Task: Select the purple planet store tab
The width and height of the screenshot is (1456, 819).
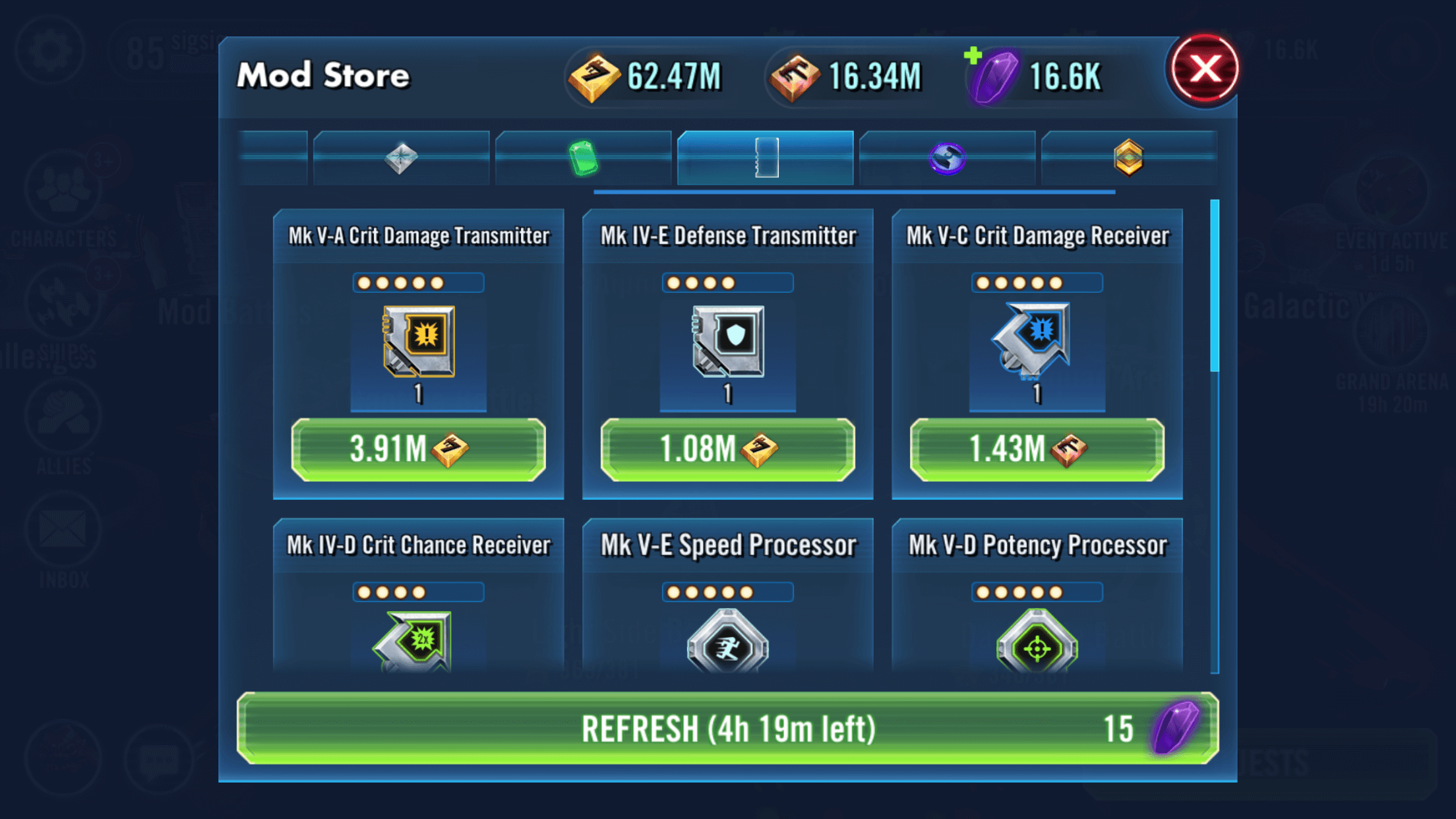Action: click(x=947, y=158)
